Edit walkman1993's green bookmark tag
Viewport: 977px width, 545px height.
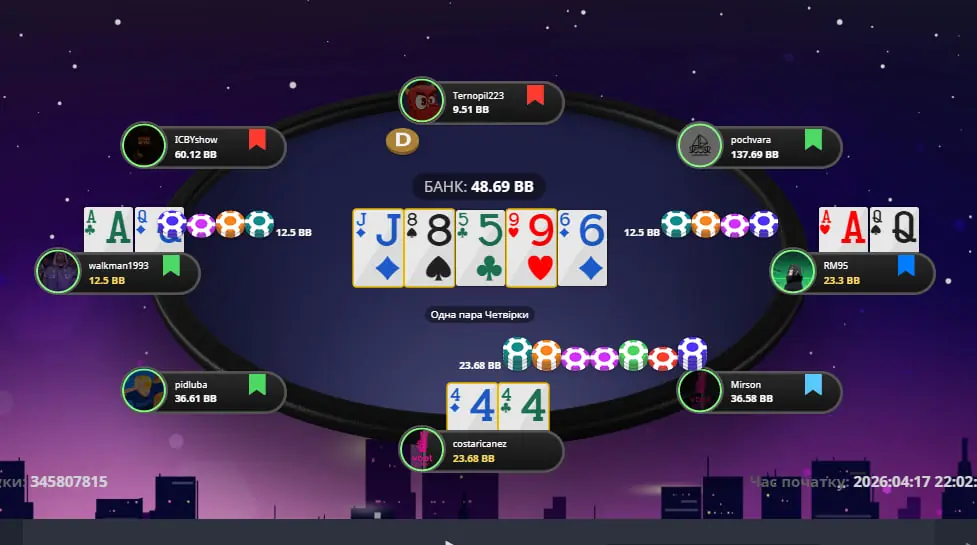171,265
